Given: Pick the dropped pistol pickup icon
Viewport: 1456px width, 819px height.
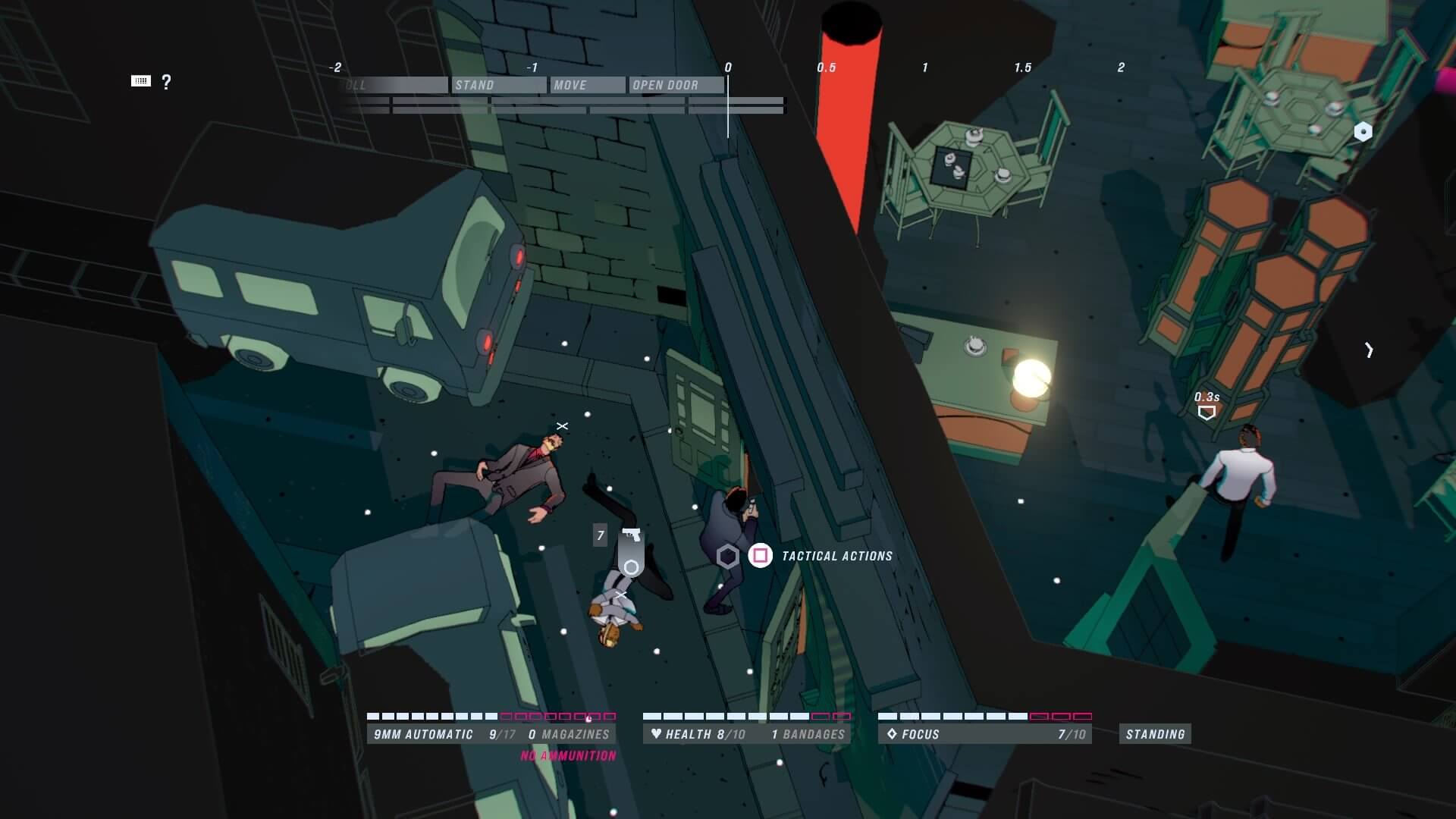Looking at the screenshot, I should tap(631, 535).
